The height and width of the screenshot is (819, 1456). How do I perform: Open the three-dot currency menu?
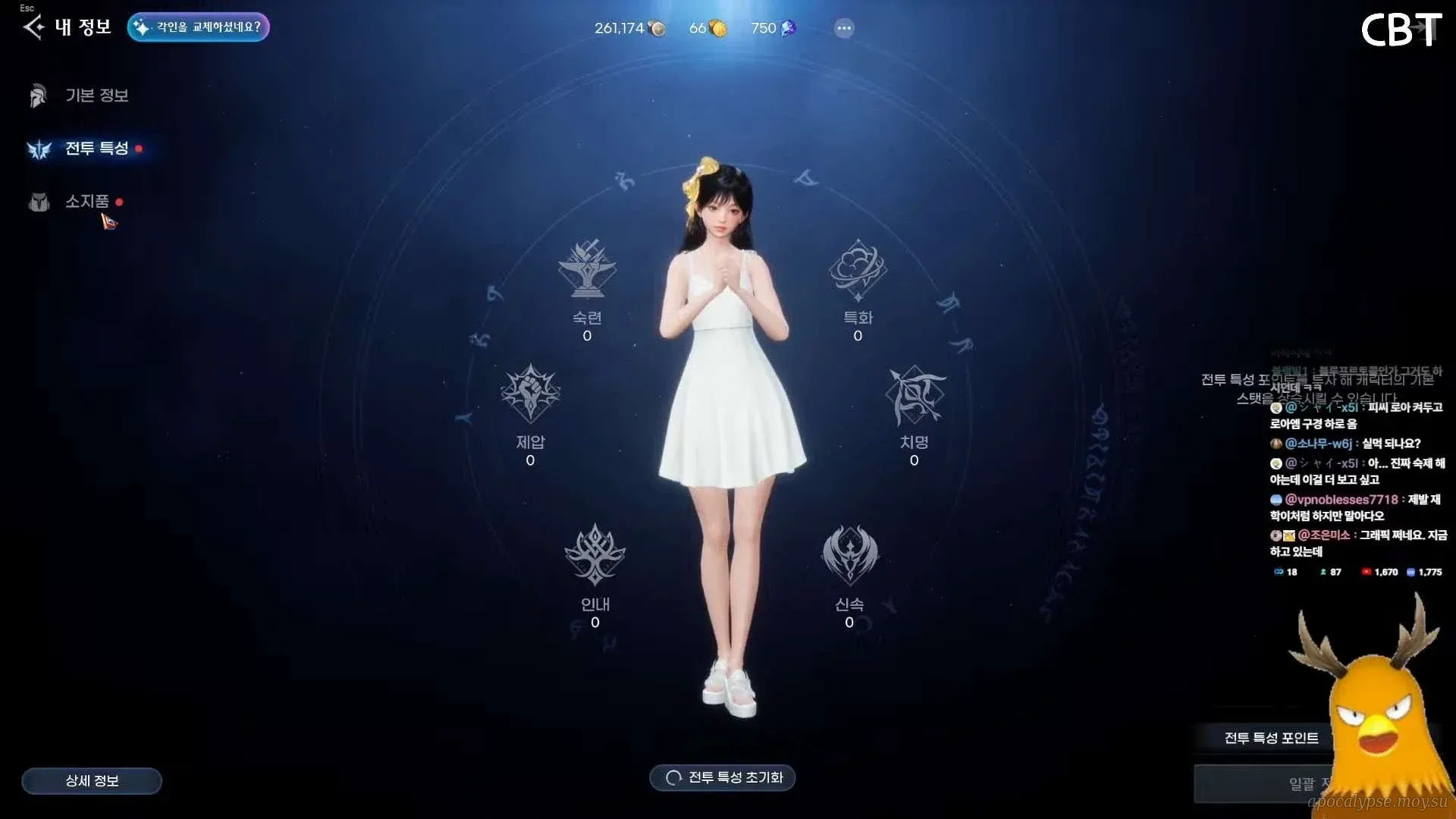tap(844, 29)
